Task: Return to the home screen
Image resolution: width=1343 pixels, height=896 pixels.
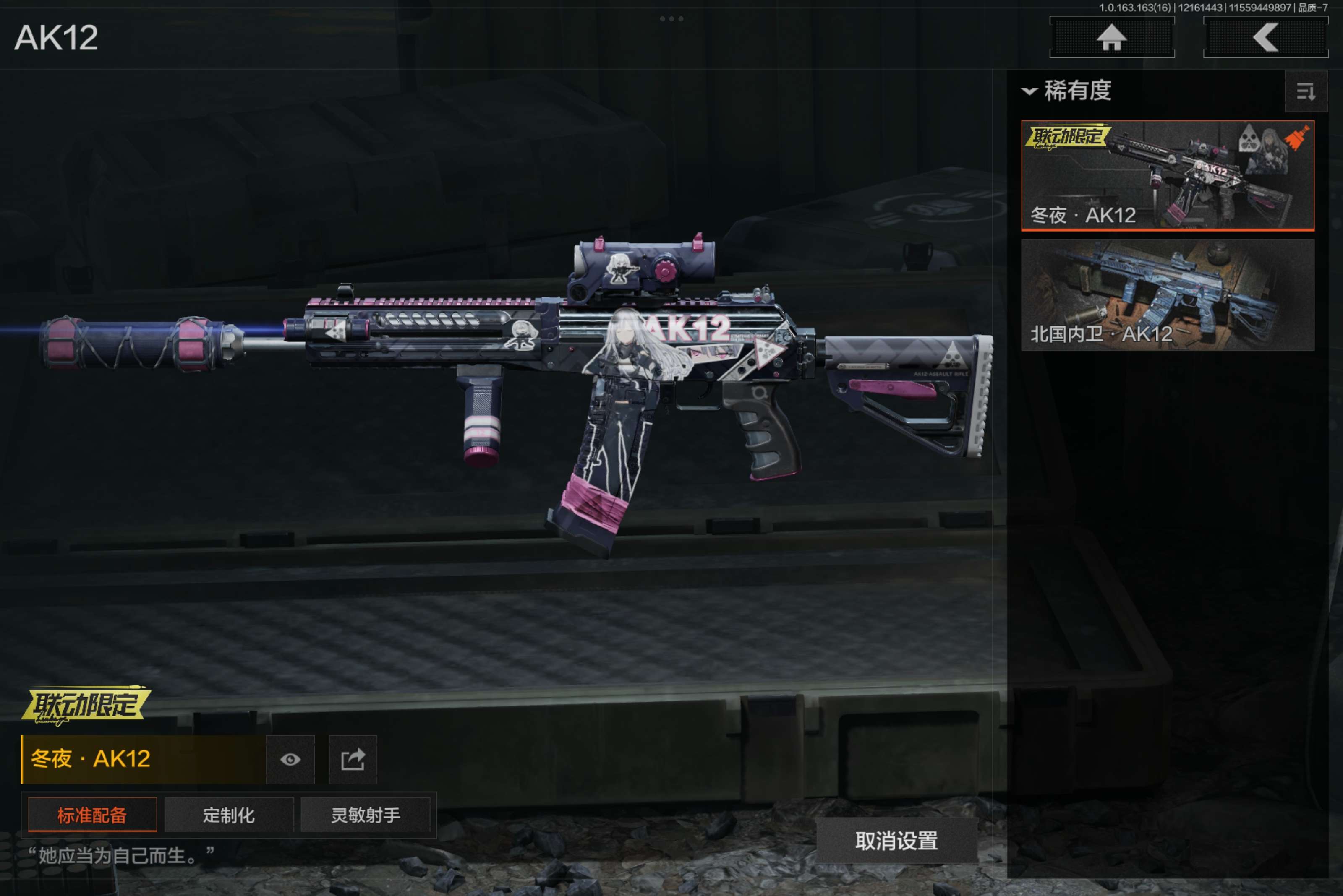Action: (1111, 38)
